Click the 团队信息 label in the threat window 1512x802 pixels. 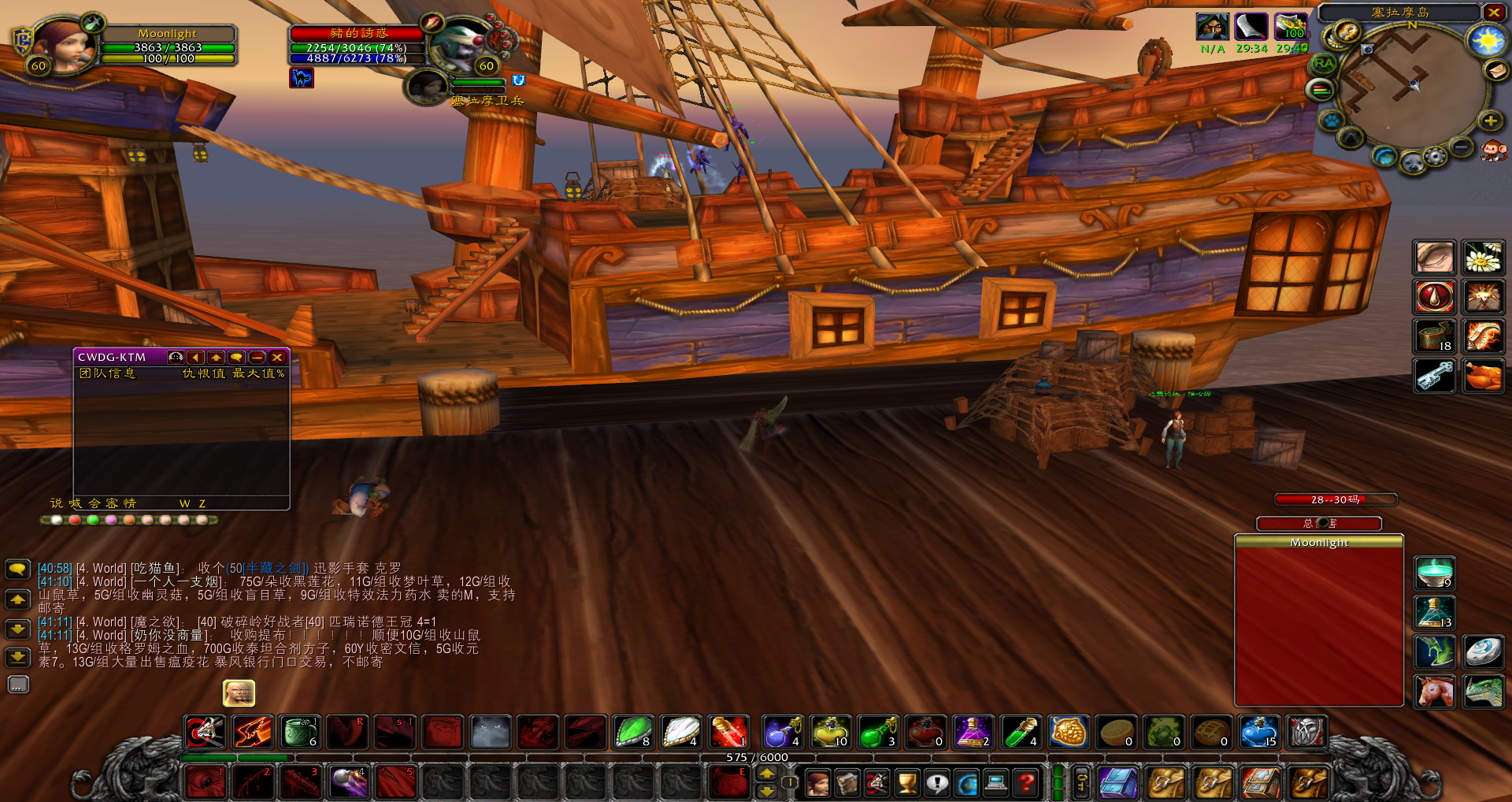[x=108, y=373]
